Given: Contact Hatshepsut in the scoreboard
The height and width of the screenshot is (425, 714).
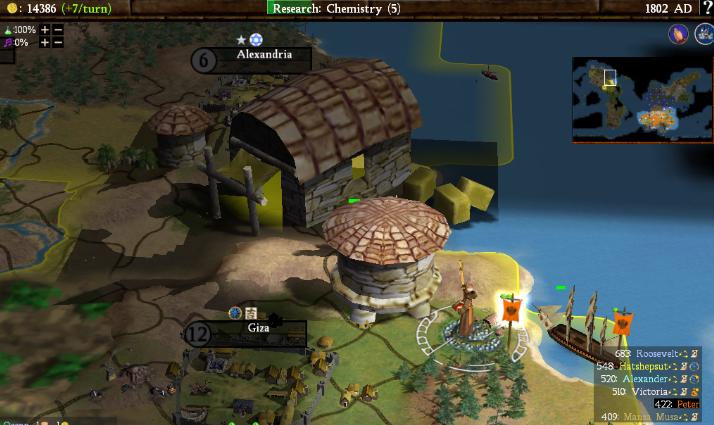Looking at the screenshot, I should 658,367.
